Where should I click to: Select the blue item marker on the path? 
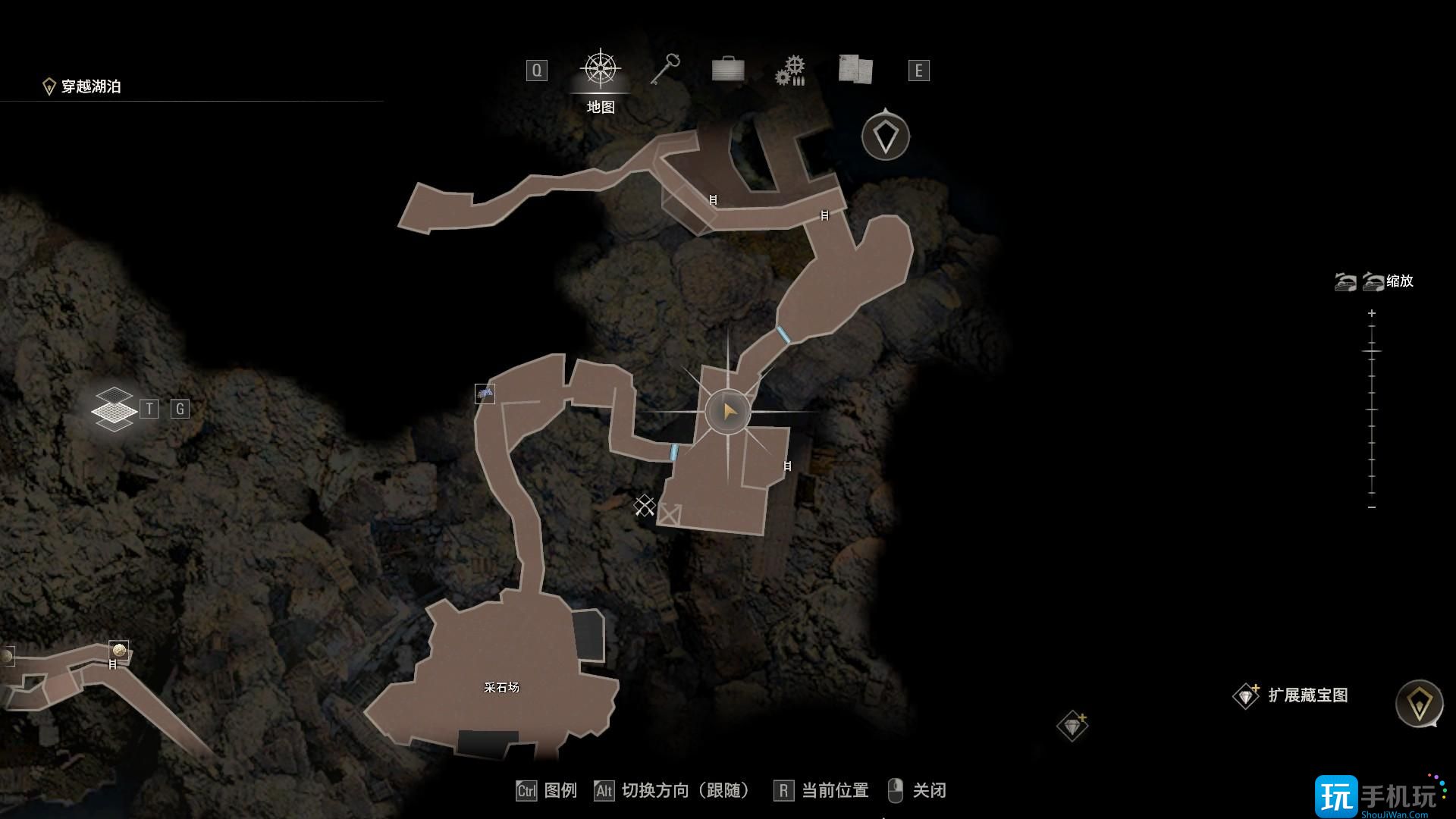(485, 394)
